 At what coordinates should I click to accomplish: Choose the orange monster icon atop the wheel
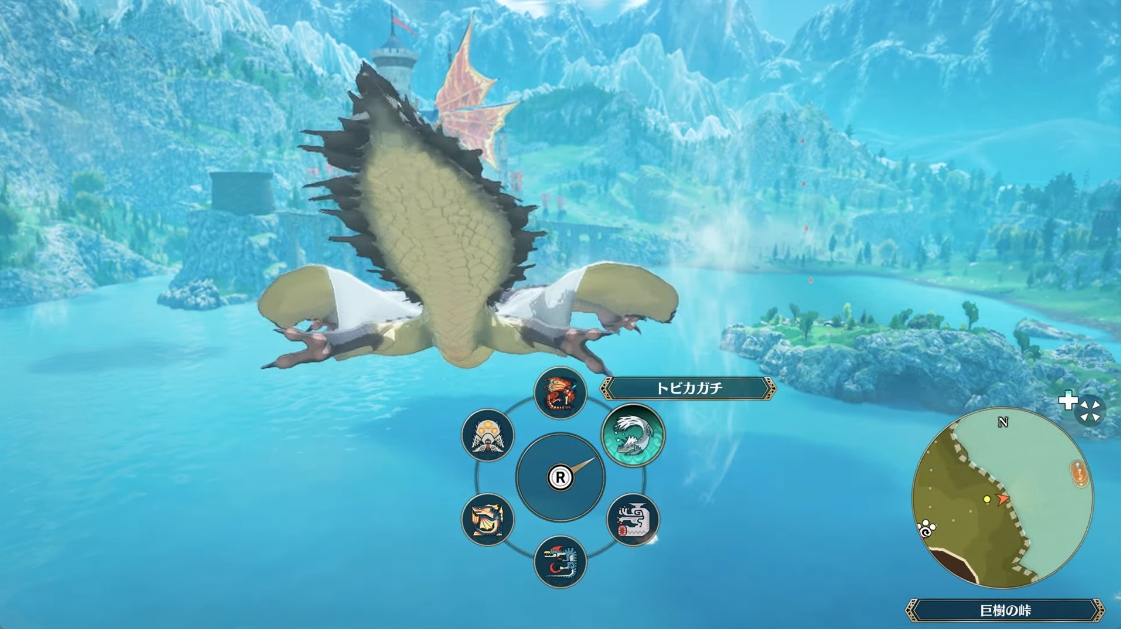pos(560,393)
